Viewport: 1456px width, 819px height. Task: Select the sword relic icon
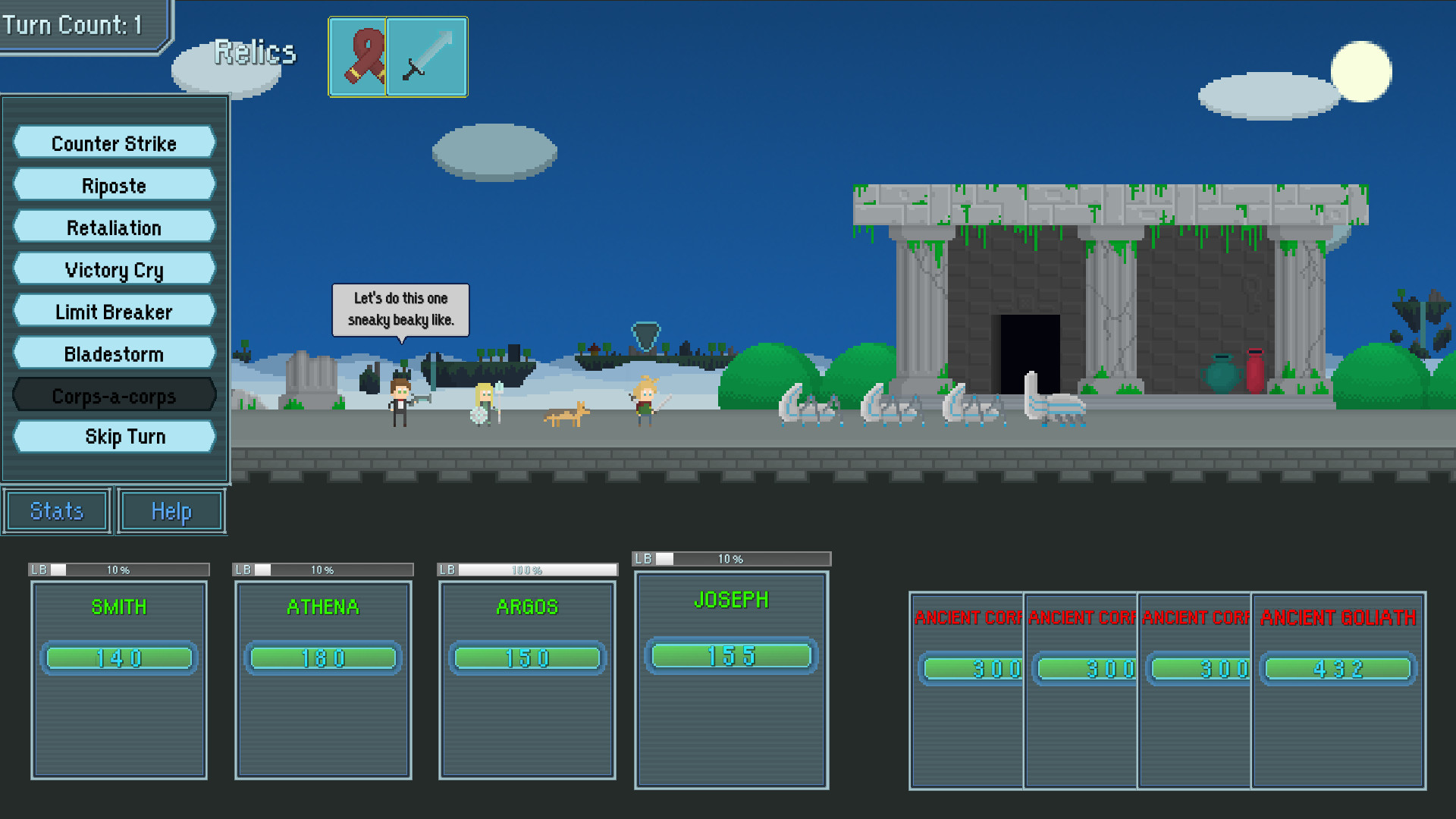point(426,57)
